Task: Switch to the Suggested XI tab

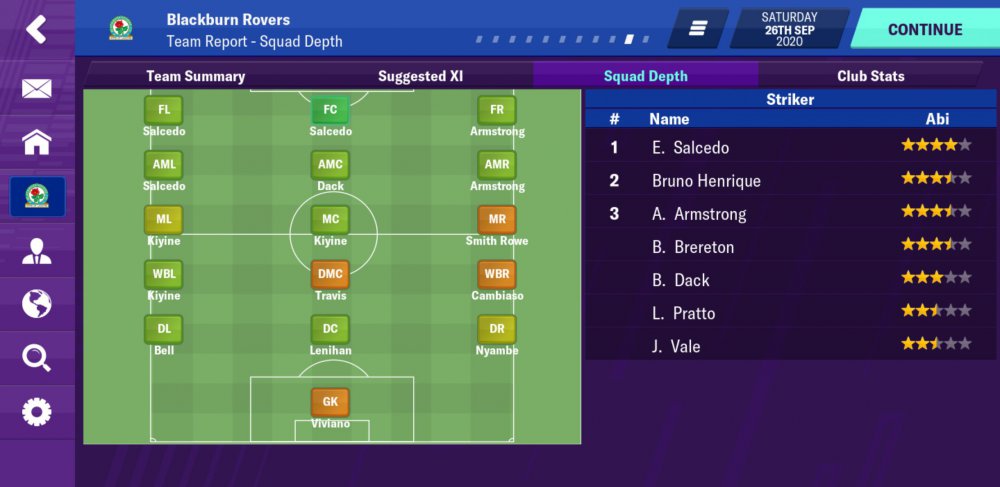Action: [x=421, y=76]
